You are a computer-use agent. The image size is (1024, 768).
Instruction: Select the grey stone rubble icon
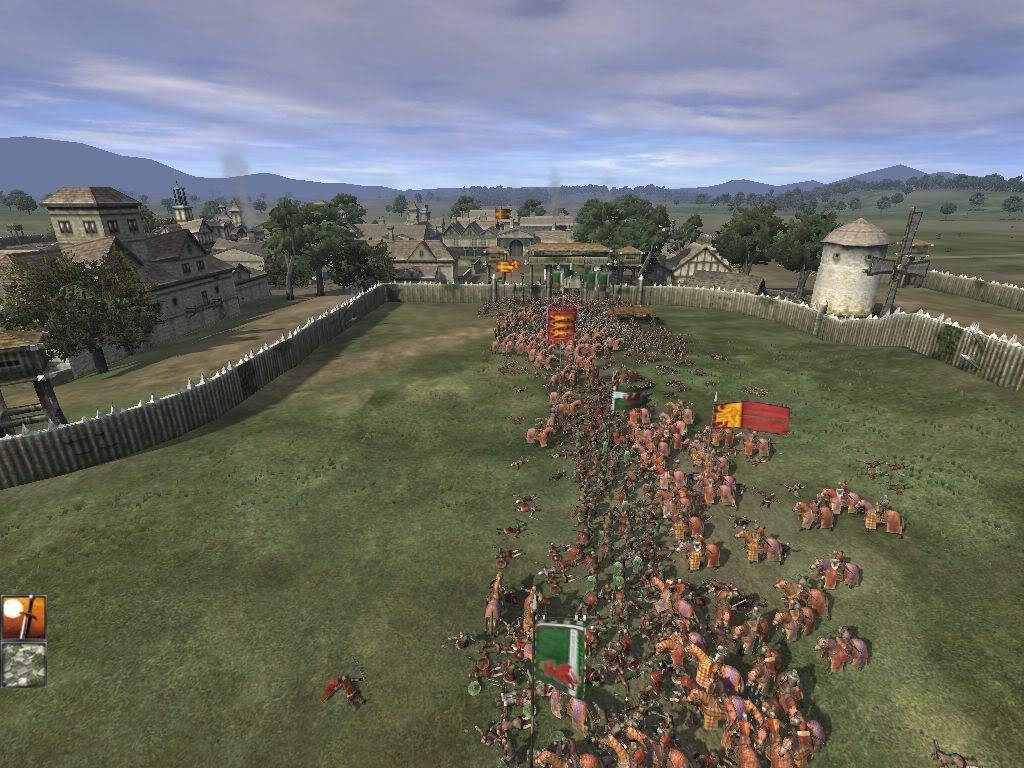(x=23, y=664)
